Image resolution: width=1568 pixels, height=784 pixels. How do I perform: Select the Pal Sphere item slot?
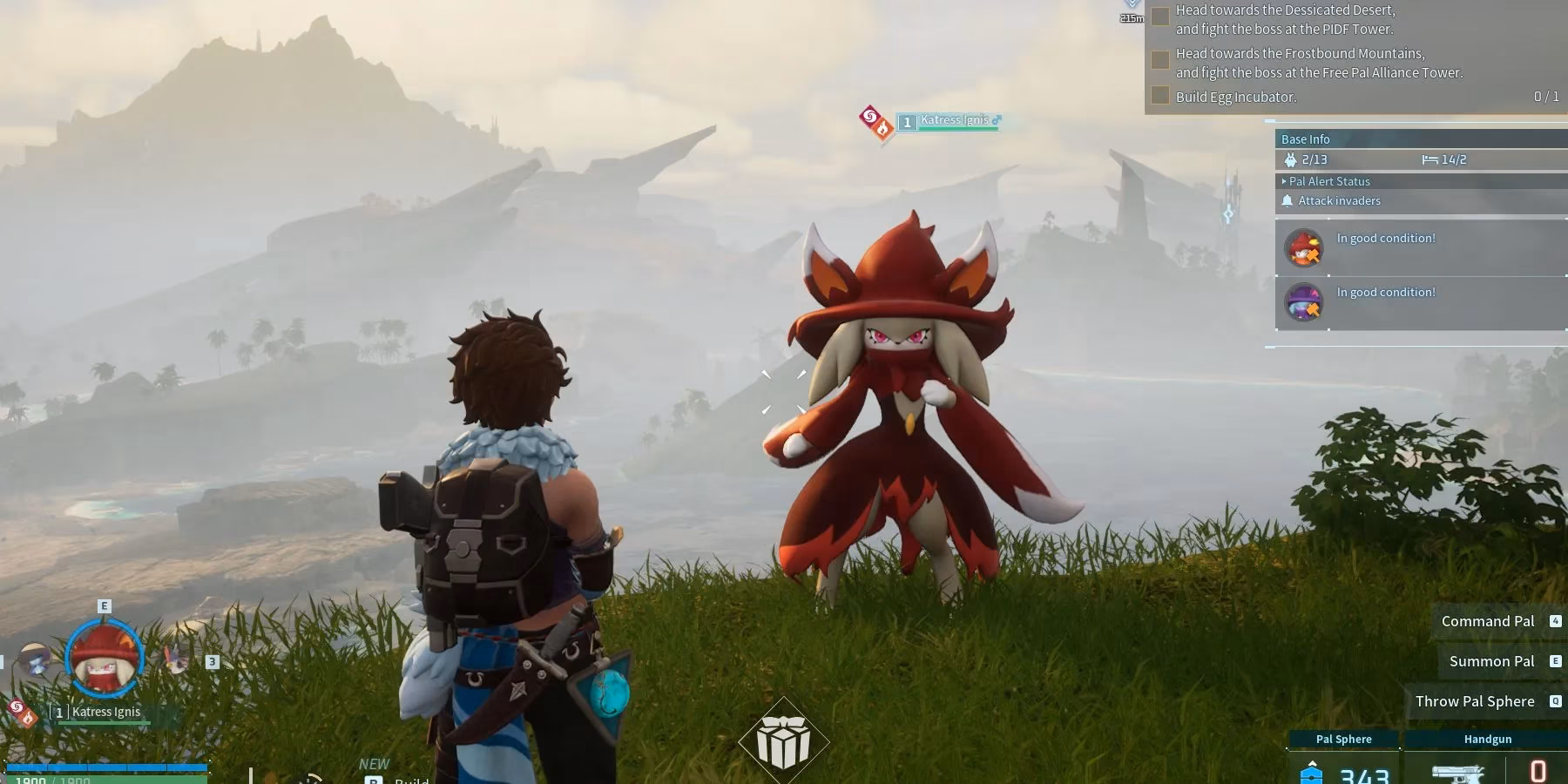tap(1343, 760)
